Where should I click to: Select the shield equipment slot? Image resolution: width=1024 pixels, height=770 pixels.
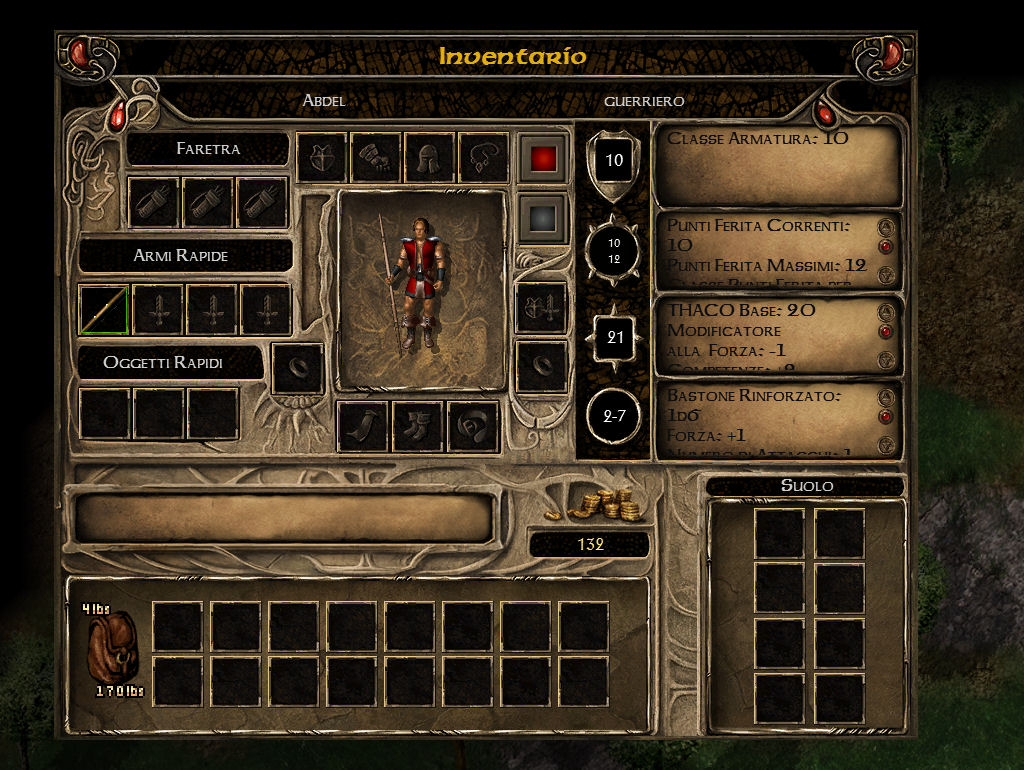coord(541,307)
